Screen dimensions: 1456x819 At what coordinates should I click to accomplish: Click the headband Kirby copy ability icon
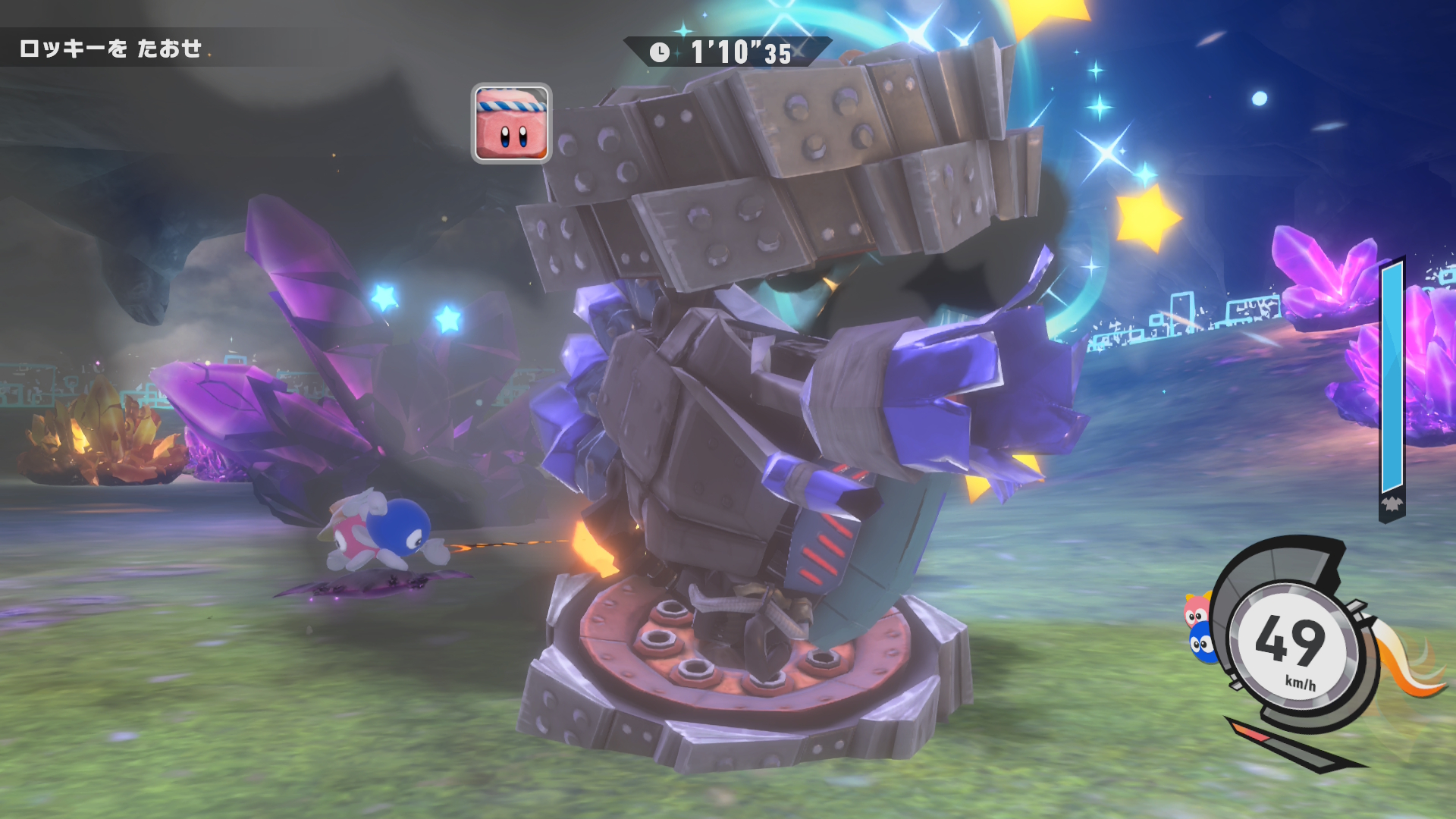click(511, 124)
